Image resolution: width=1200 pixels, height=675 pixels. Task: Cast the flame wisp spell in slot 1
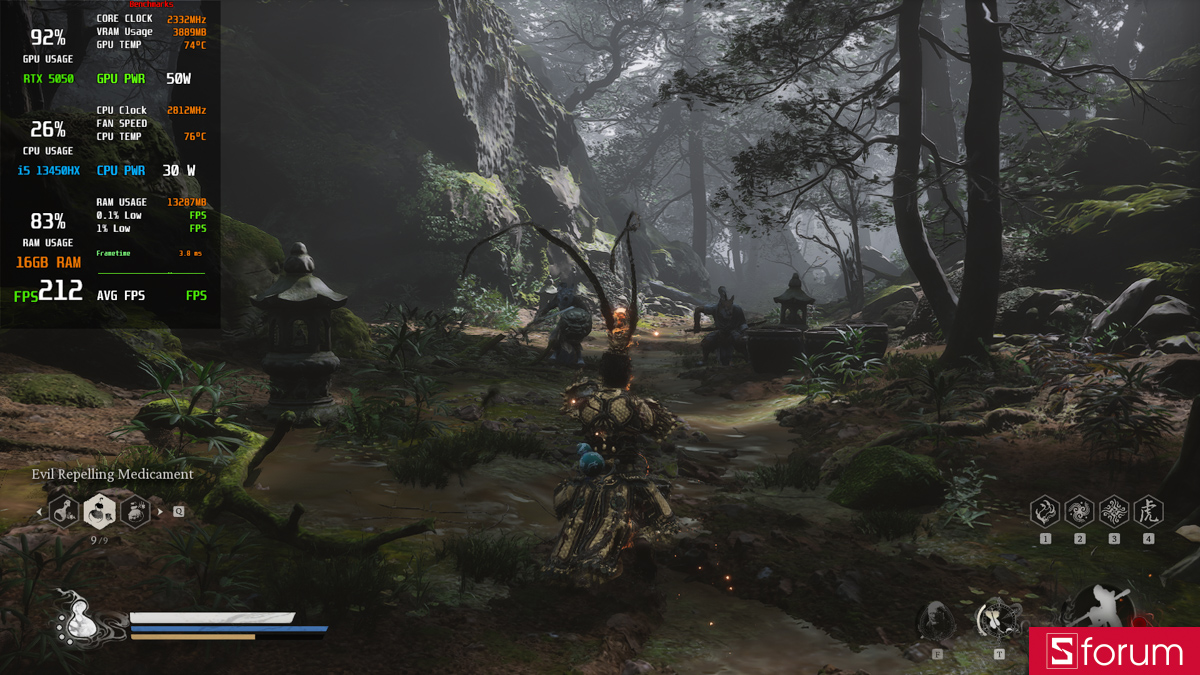[x=1045, y=512]
